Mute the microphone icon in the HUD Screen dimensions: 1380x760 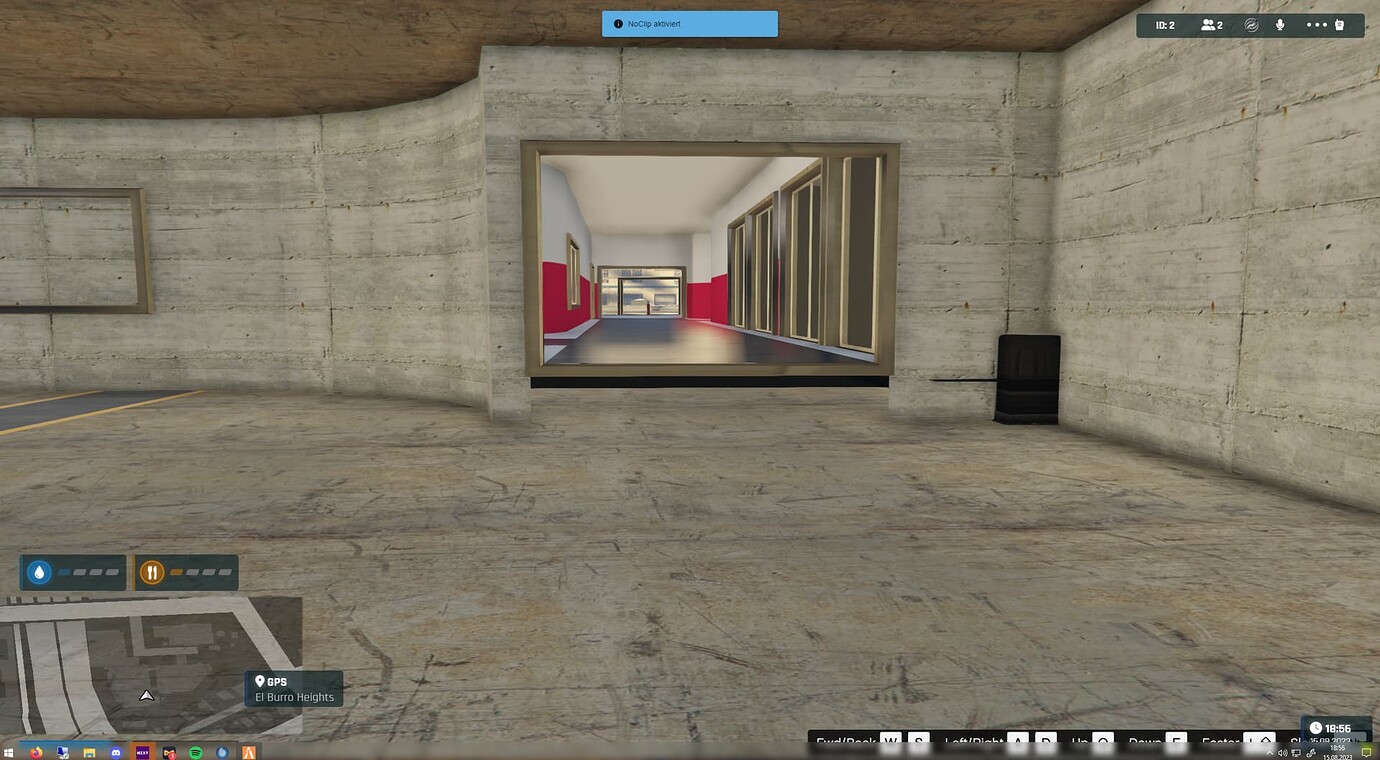[1280, 24]
